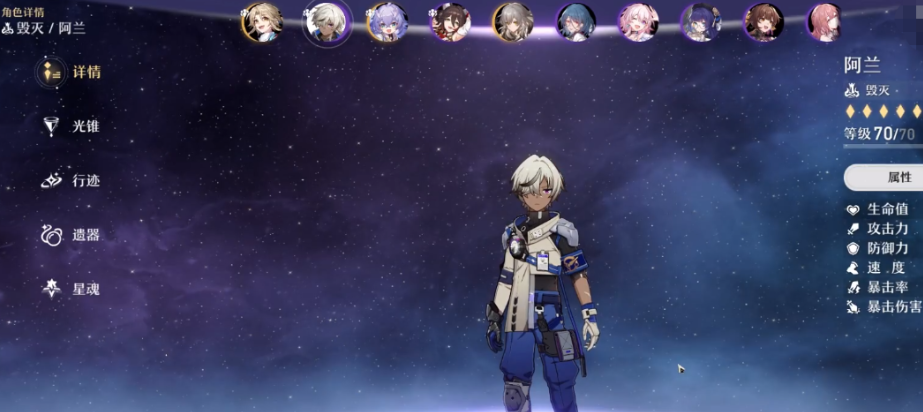Screen dimensions: 923x412
Task: Show the 遗器 relics tab
Action: (70, 235)
